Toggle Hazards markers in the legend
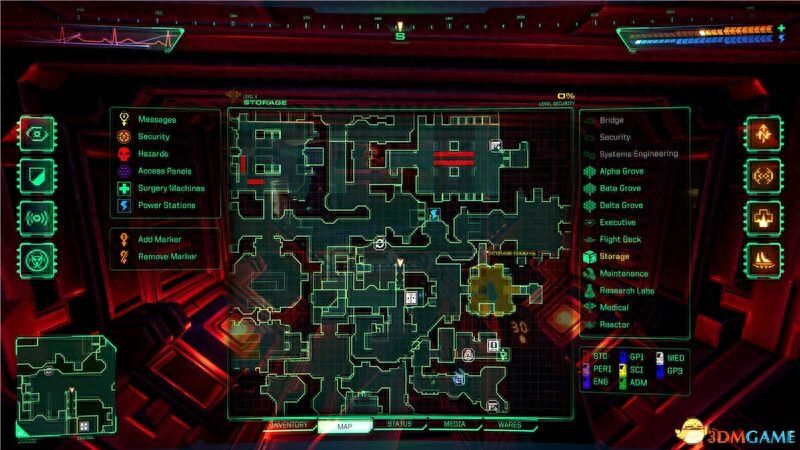This screenshot has height=450, width=800. coord(153,154)
